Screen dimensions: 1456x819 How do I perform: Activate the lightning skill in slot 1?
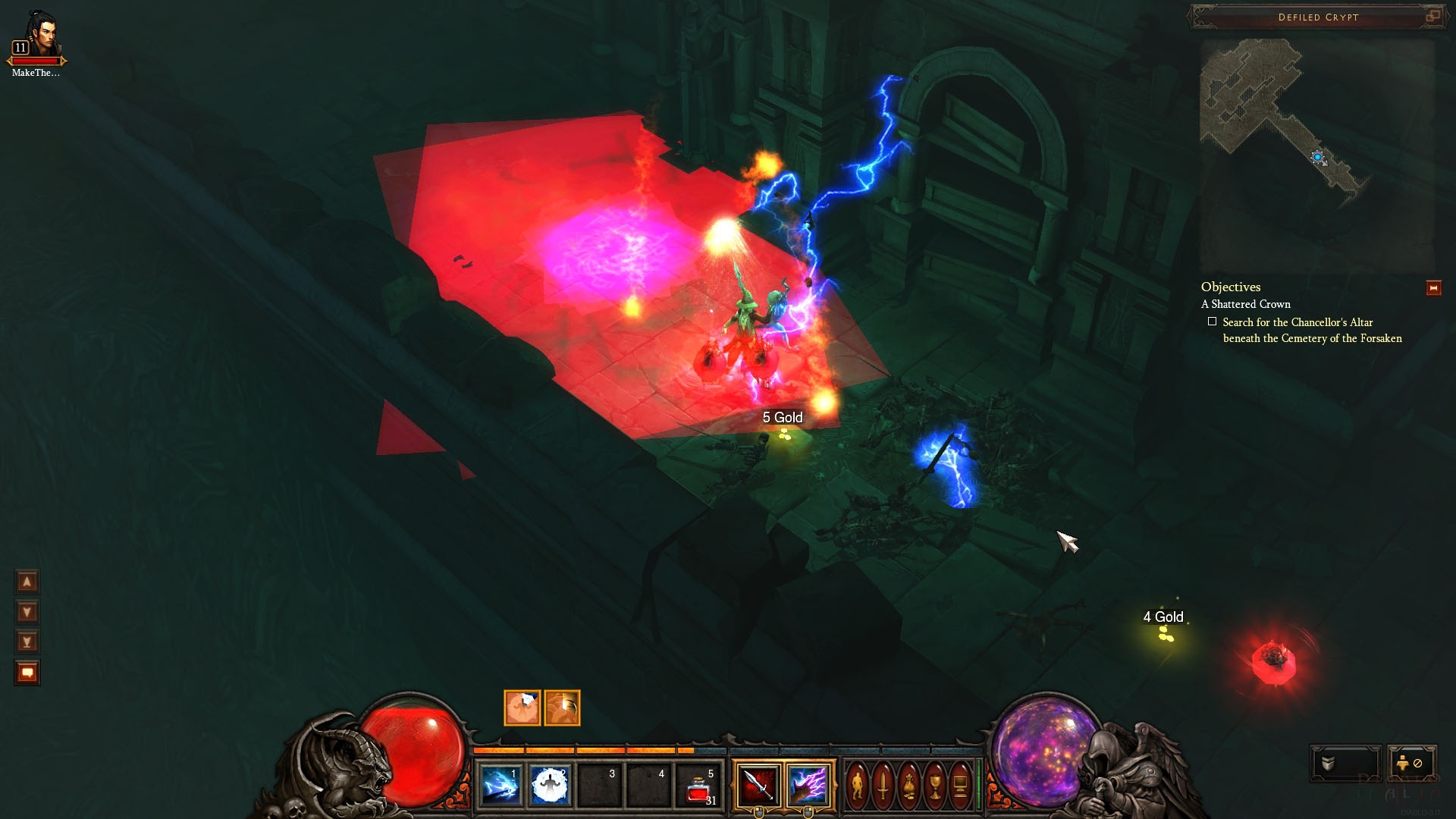tap(500, 786)
